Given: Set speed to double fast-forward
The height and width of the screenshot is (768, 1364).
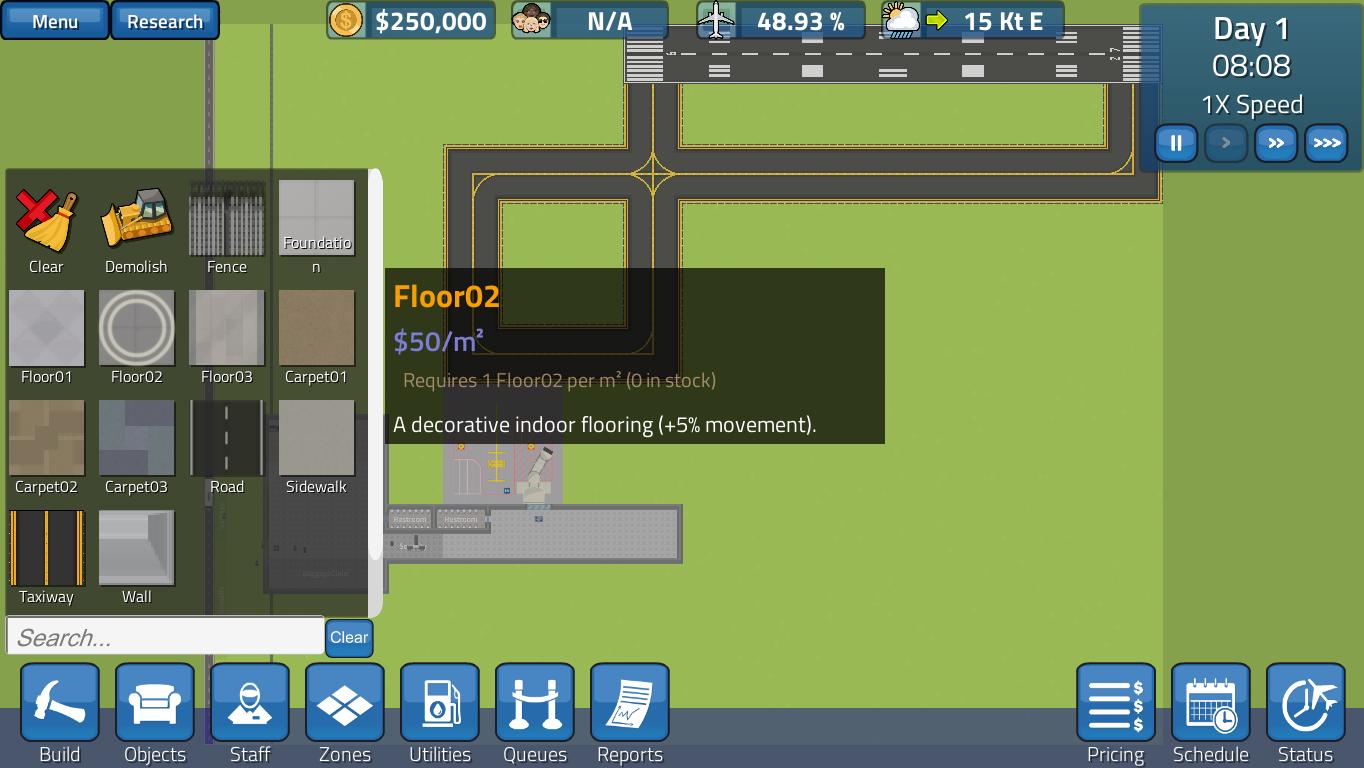Looking at the screenshot, I should click(1276, 143).
